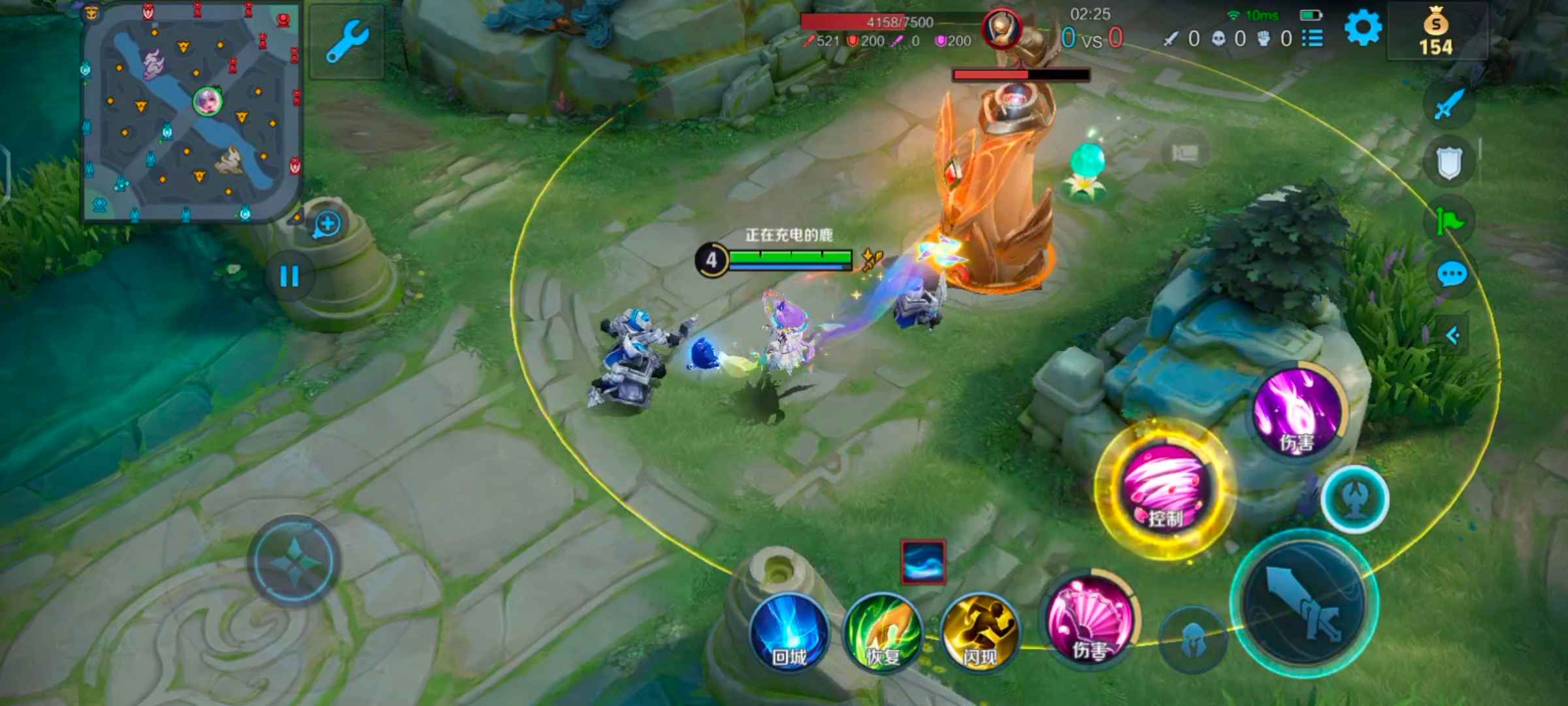The width and height of the screenshot is (1568, 706).
Task: Open the blue wrench tool button
Action: [347, 41]
